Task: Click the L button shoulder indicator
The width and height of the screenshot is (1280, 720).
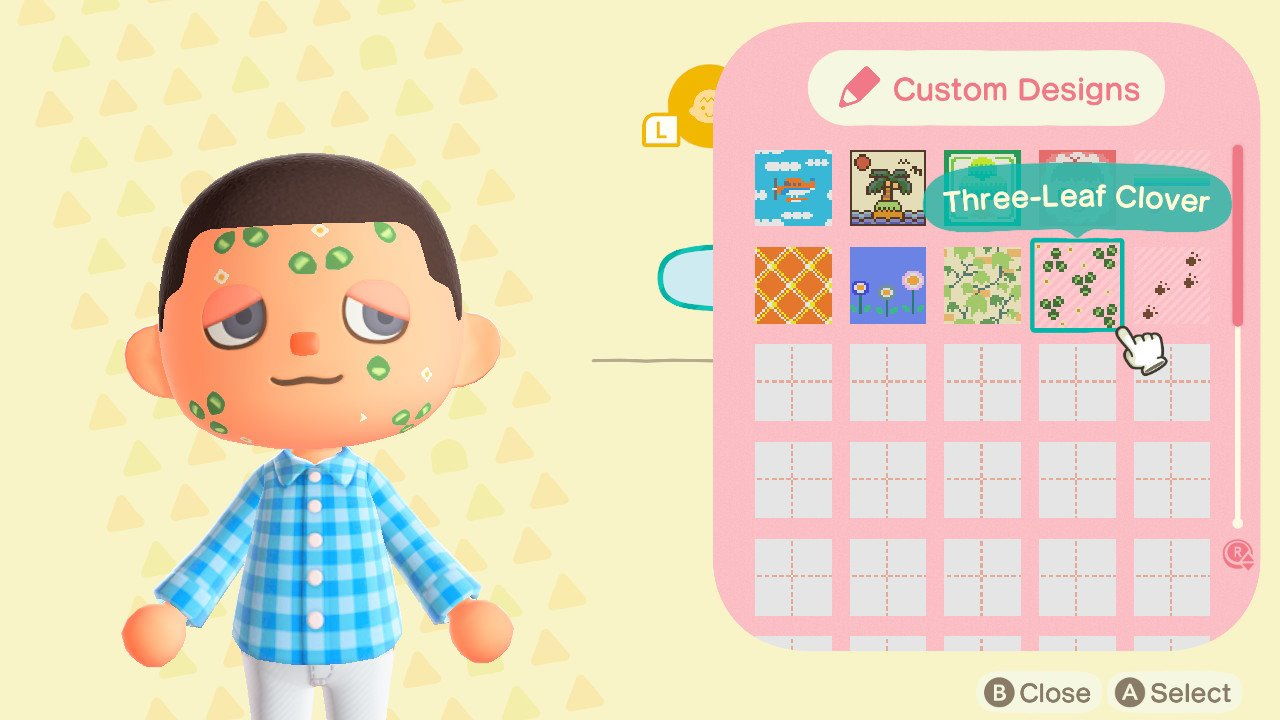Action: click(661, 130)
